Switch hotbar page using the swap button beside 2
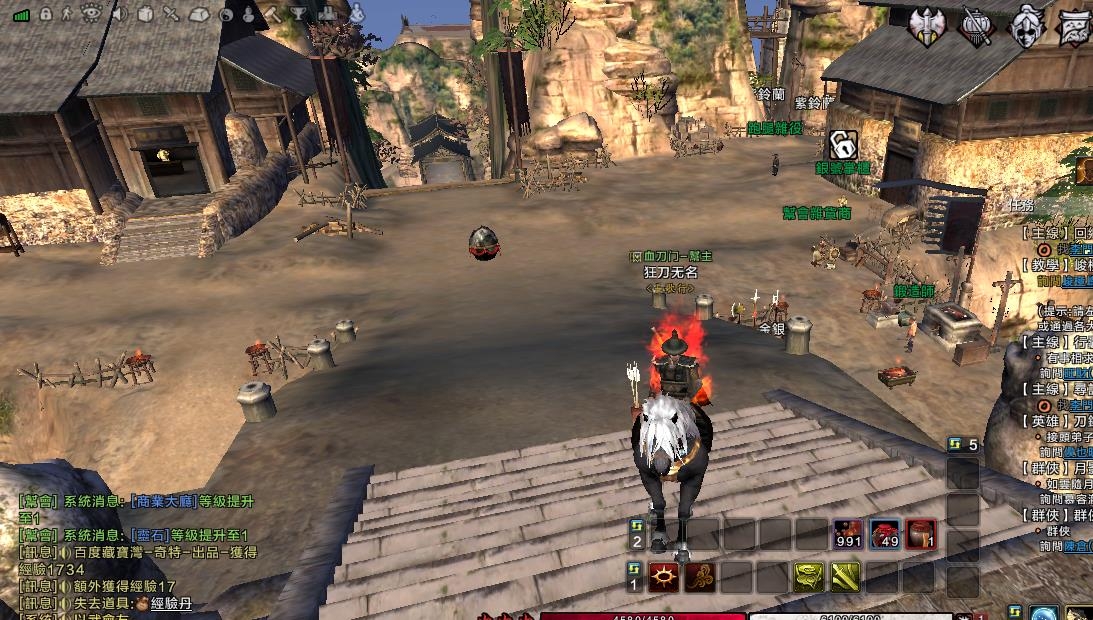1093x620 pixels. (x=636, y=526)
